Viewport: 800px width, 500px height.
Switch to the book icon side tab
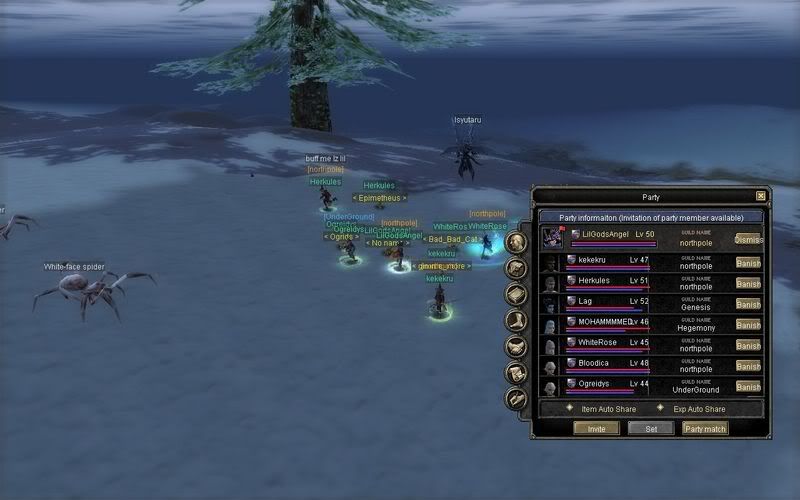tap(516, 294)
